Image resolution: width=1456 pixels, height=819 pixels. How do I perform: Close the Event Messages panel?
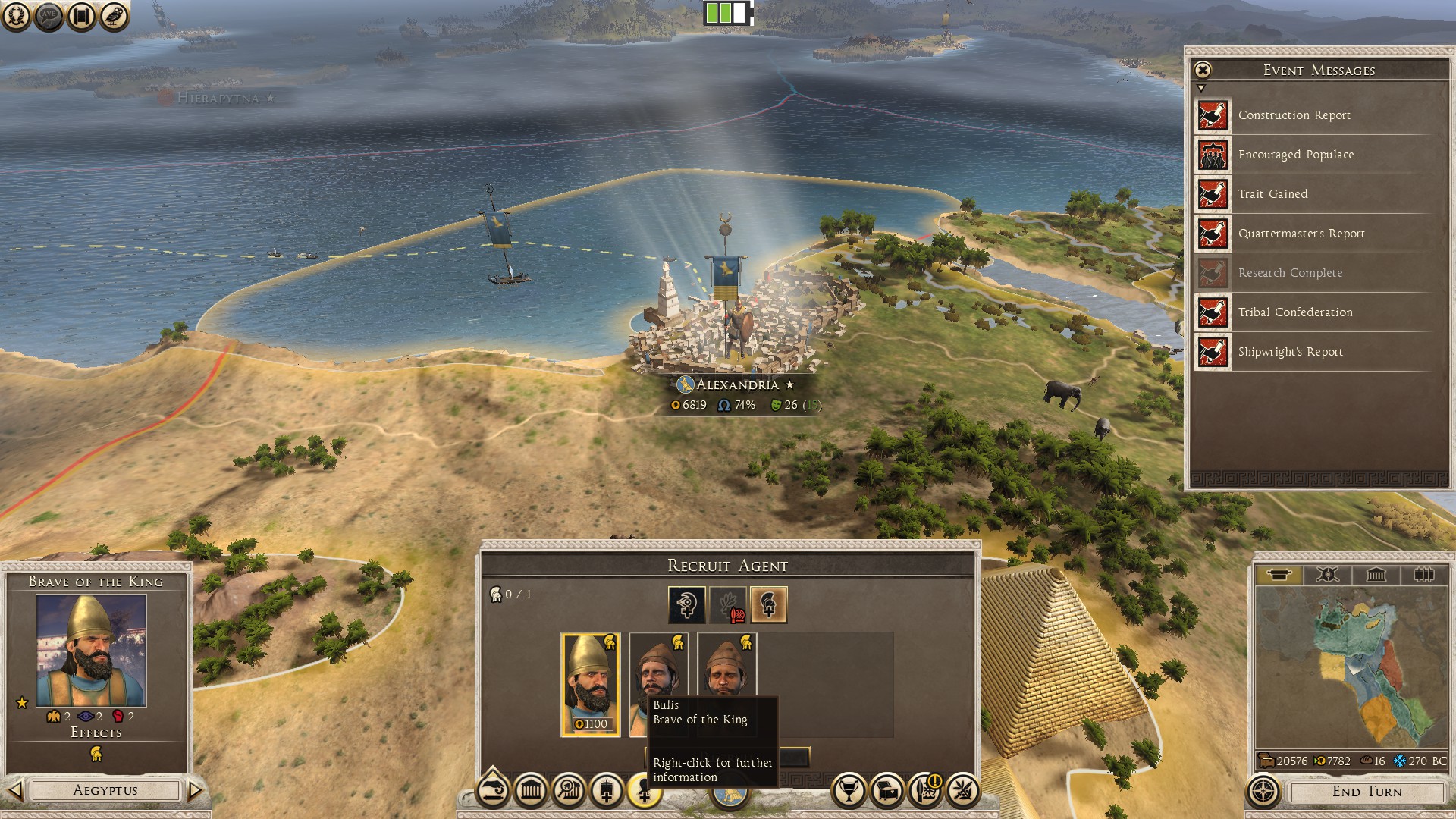click(x=1203, y=71)
